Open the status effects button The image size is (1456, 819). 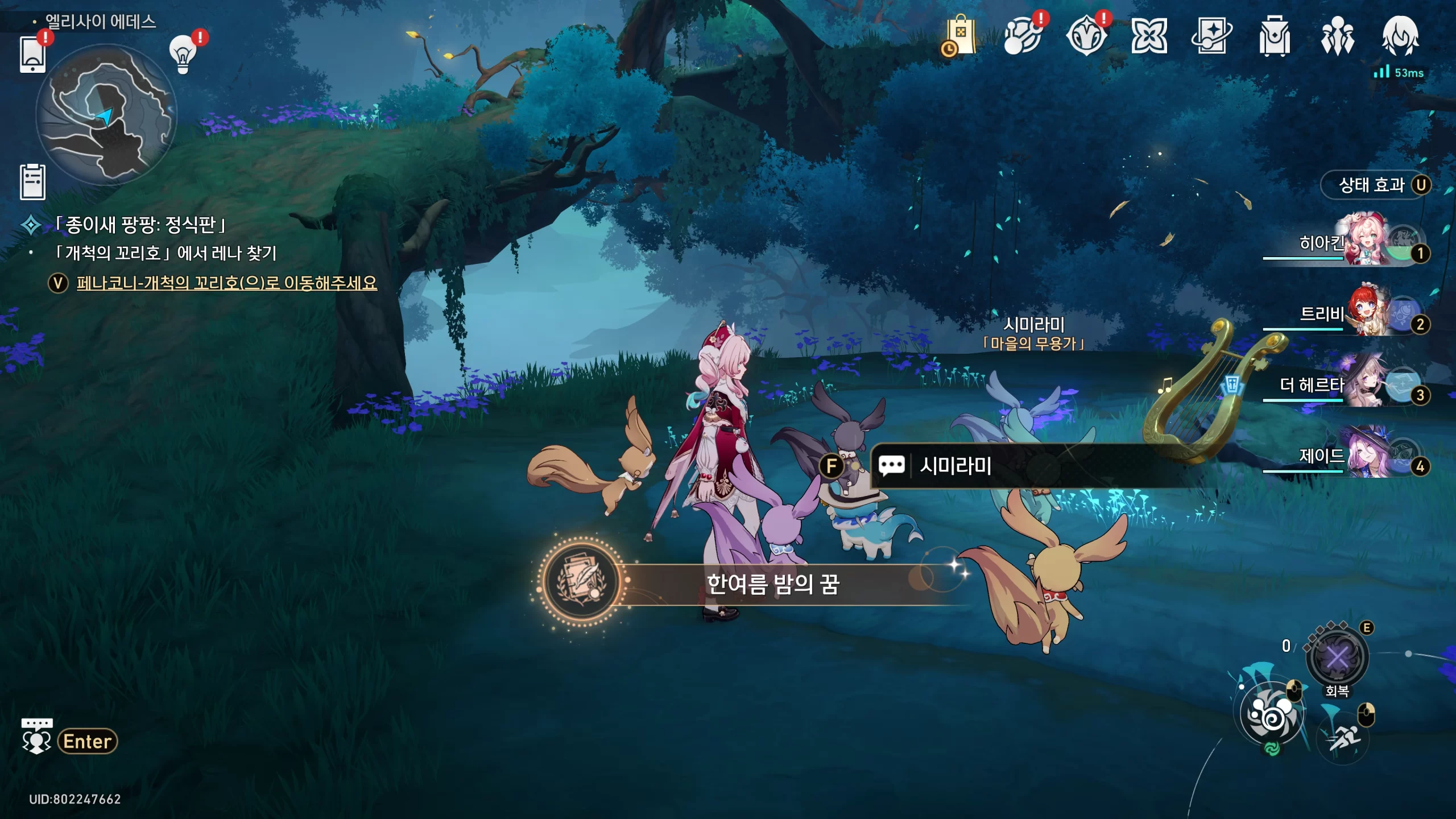pos(1376,185)
